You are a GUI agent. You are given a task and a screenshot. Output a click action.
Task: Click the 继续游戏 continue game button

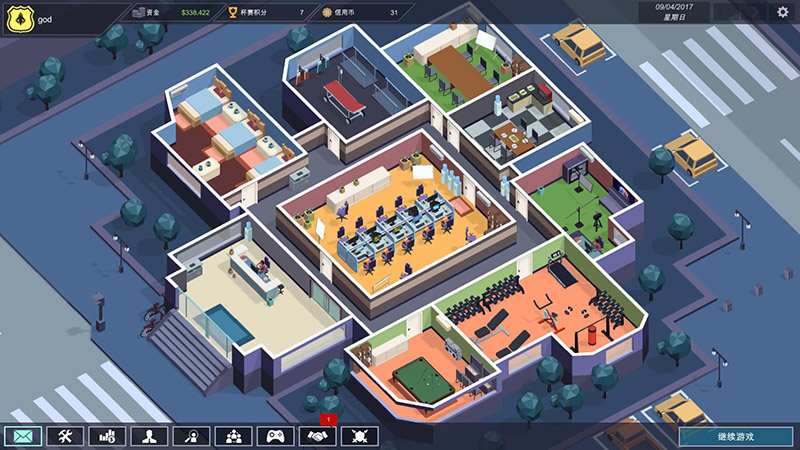[736, 436]
